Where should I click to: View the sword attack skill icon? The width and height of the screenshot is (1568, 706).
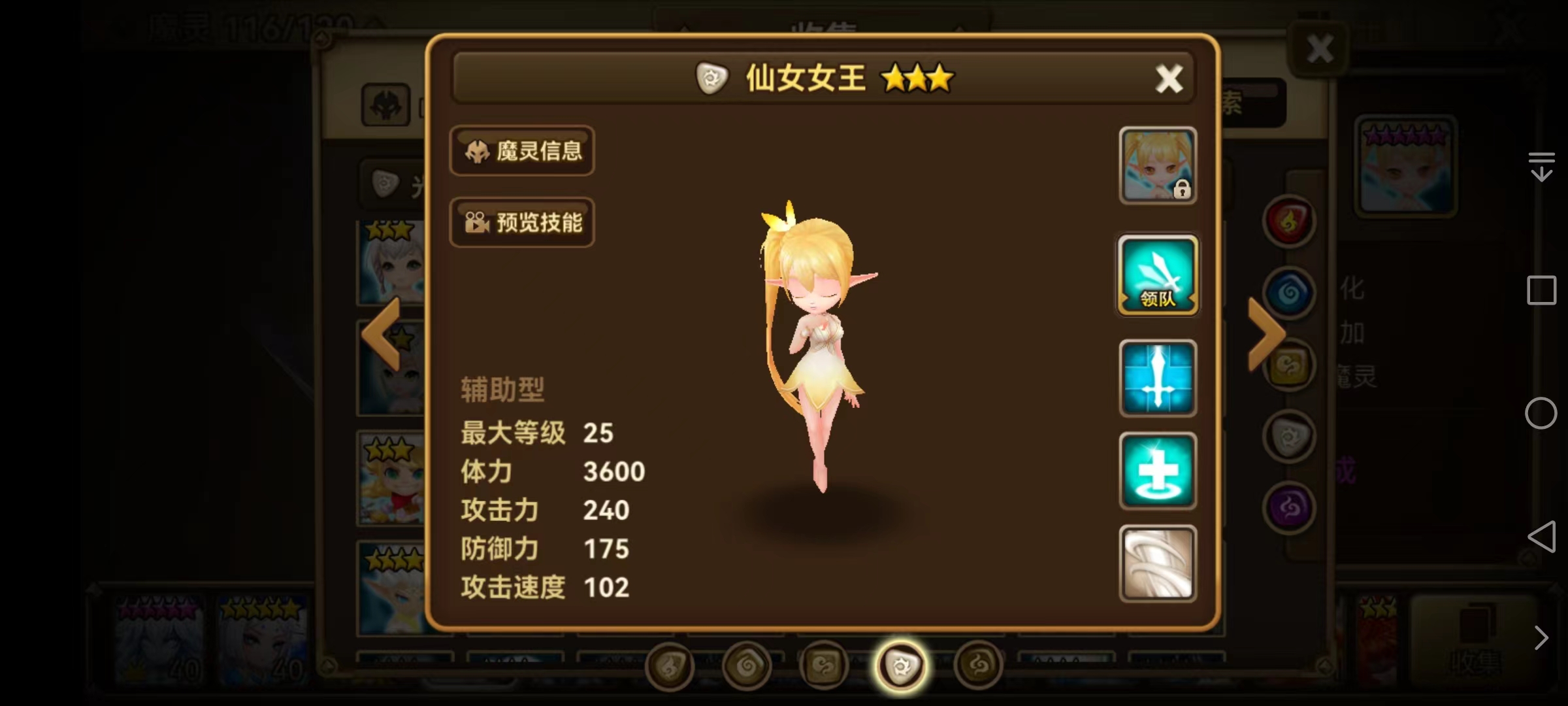tap(1157, 377)
